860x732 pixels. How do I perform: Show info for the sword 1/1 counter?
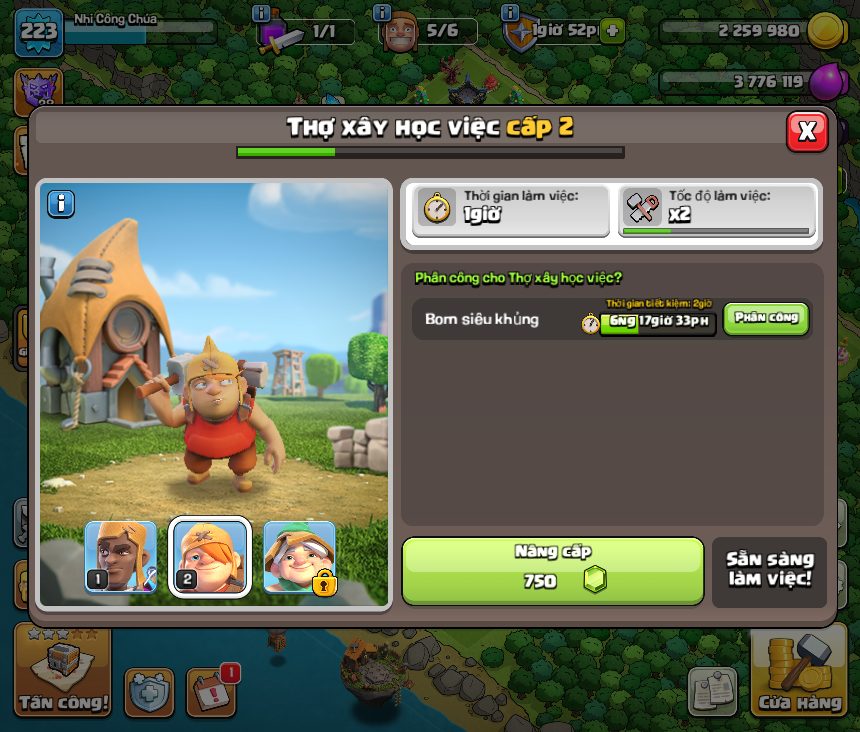262,13
